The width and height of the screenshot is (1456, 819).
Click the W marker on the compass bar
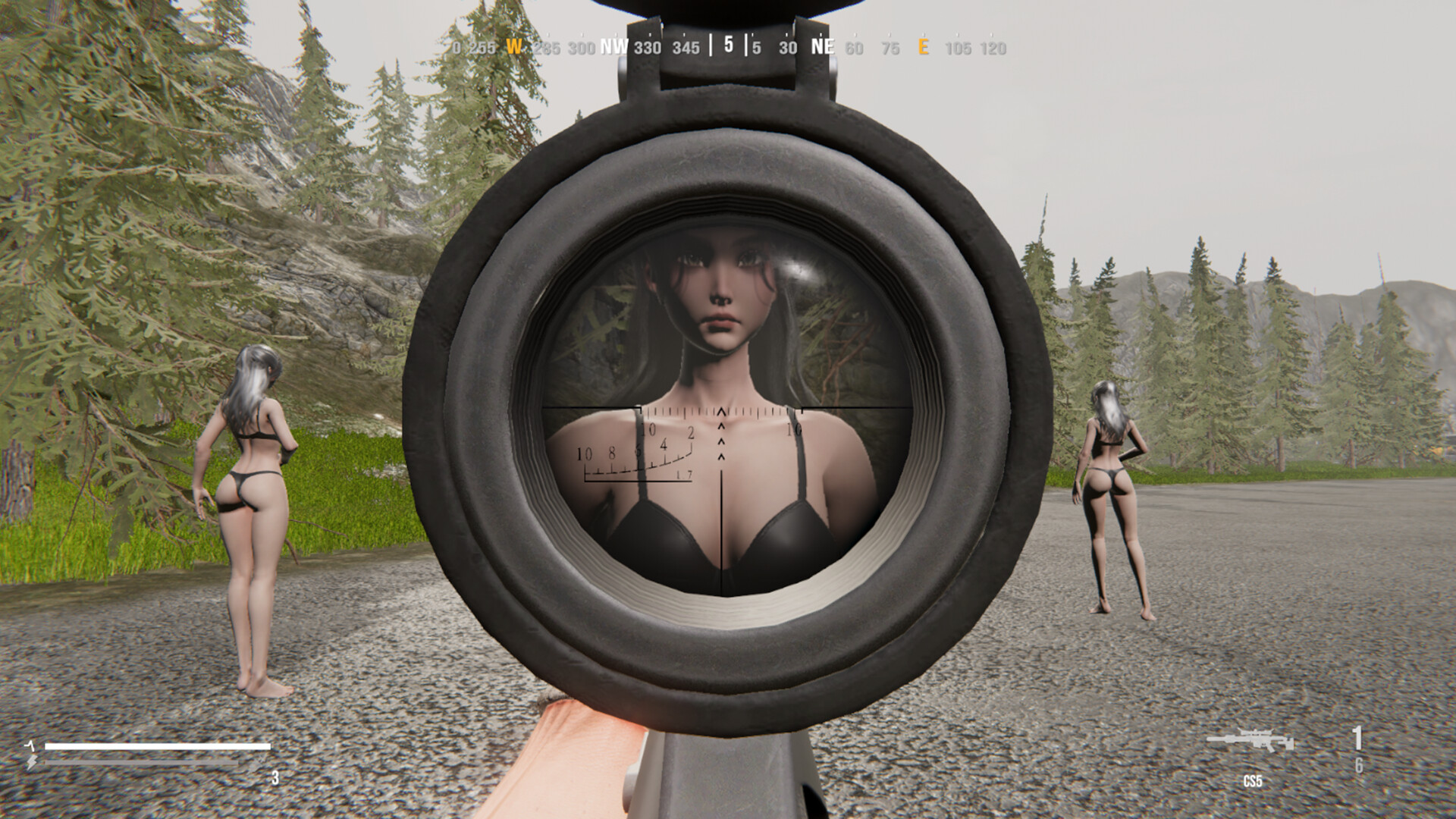pyautogui.click(x=516, y=47)
